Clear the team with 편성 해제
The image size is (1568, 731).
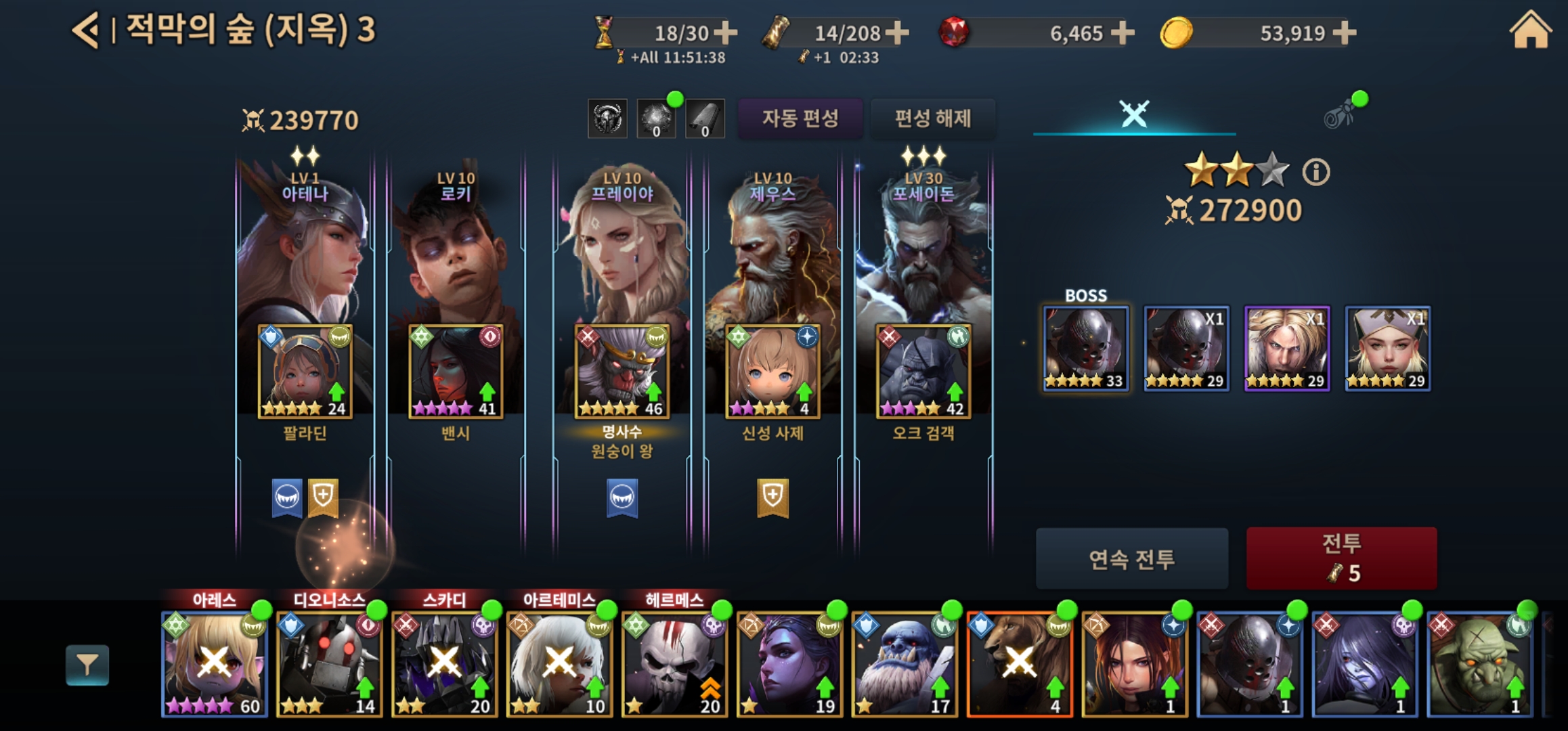pyautogui.click(x=932, y=118)
